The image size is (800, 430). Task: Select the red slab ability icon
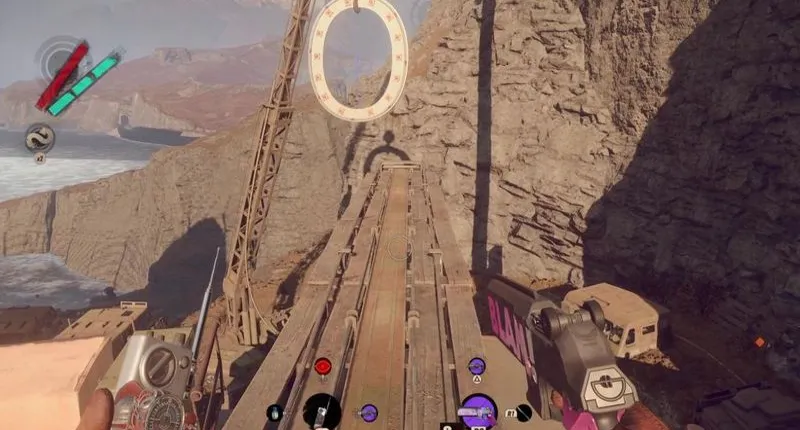pos(323,367)
